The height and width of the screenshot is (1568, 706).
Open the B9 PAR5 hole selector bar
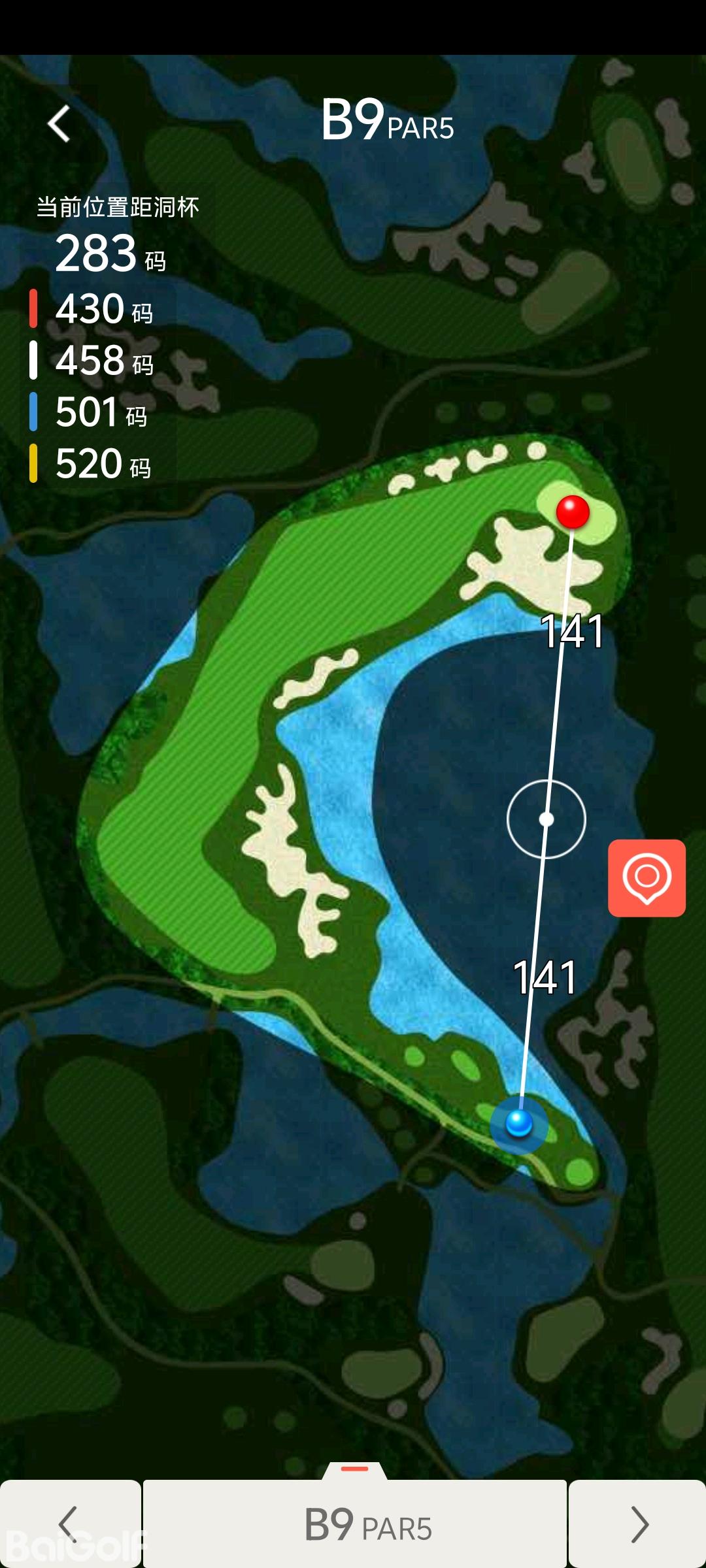click(x=355, y=1524)
